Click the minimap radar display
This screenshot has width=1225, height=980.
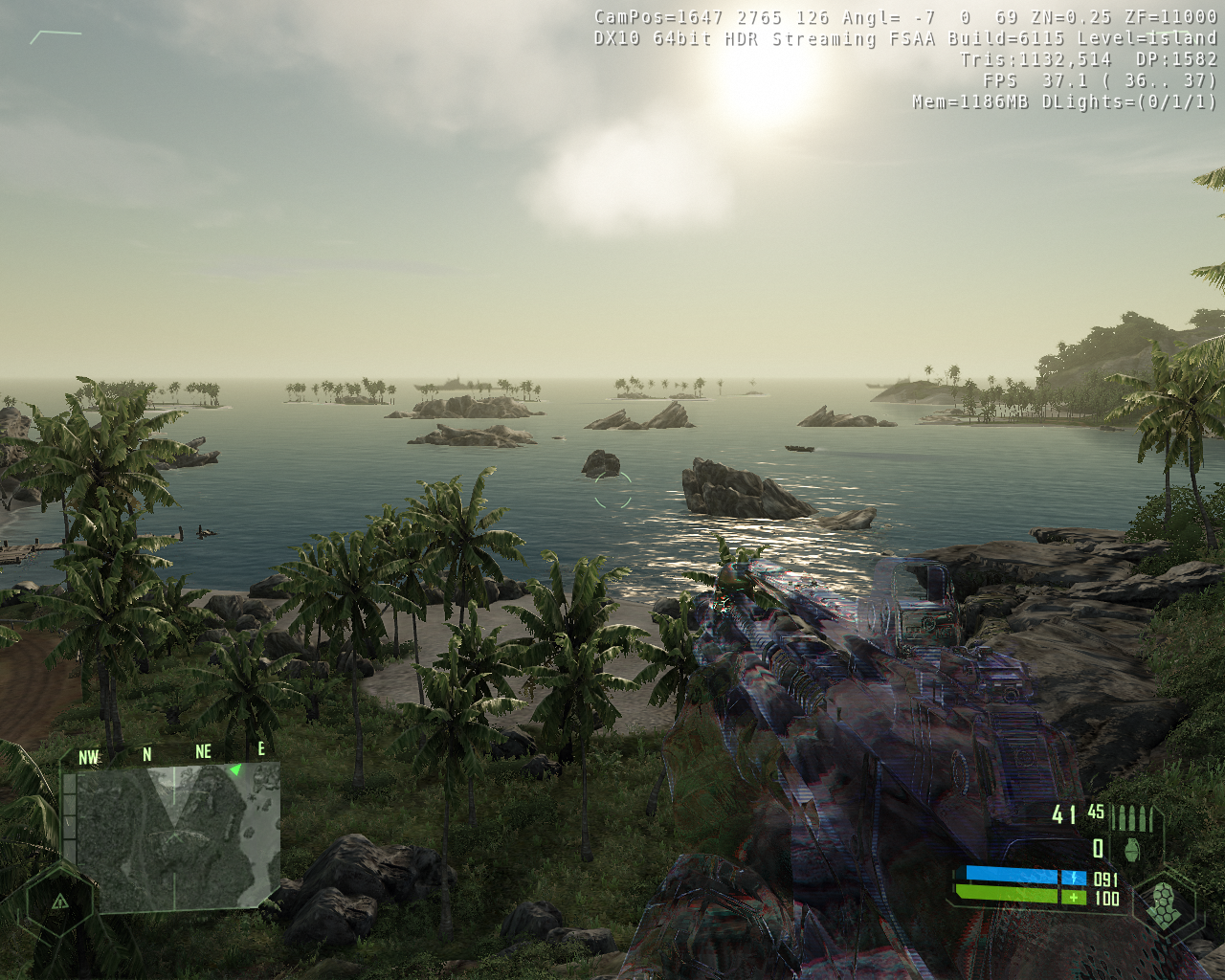point(172,835)
